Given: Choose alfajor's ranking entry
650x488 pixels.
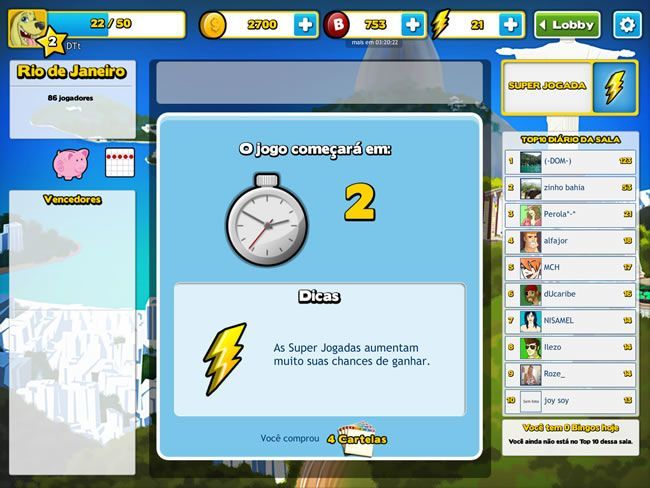Looking at the screenshot, I should (570, 241).
